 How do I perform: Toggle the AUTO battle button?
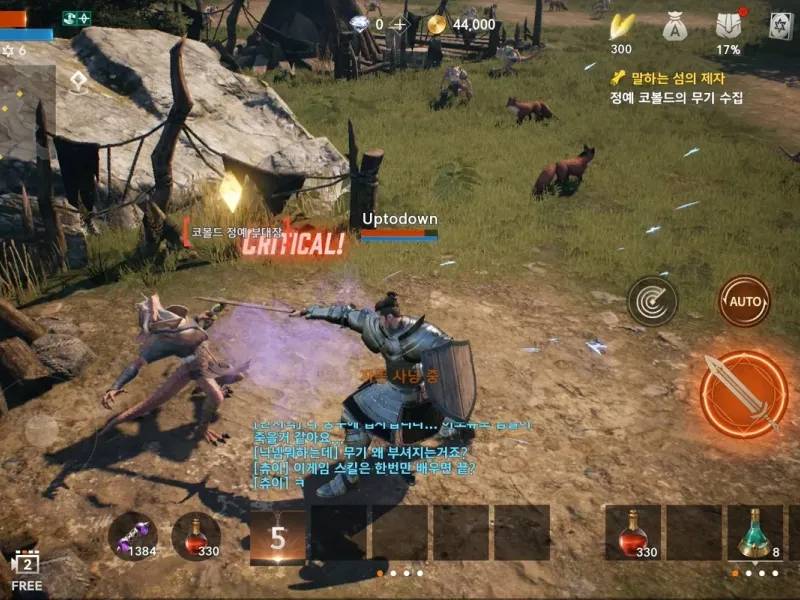[x=743, y=301]
